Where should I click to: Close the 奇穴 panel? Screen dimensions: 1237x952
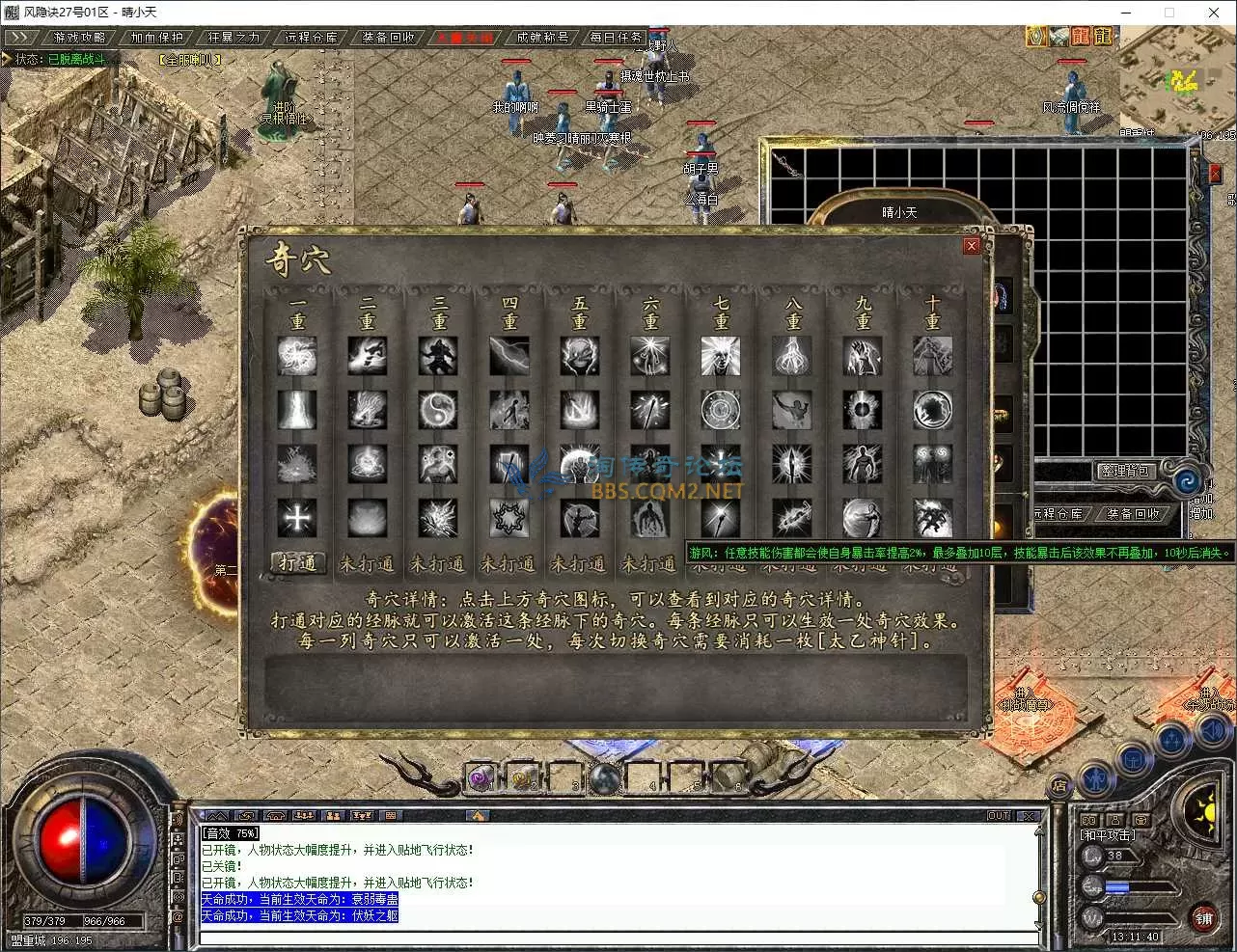pos(972,246)
